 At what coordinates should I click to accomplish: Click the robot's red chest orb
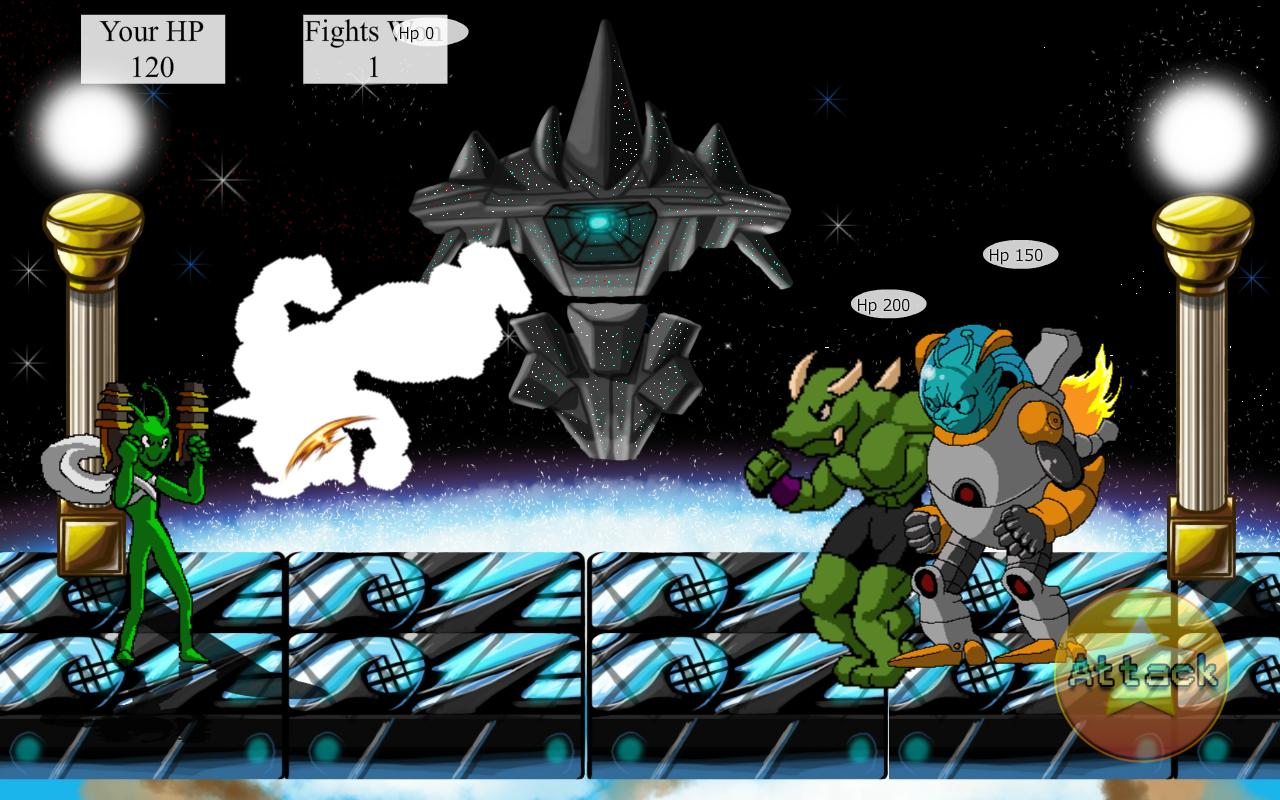point(968,495)
